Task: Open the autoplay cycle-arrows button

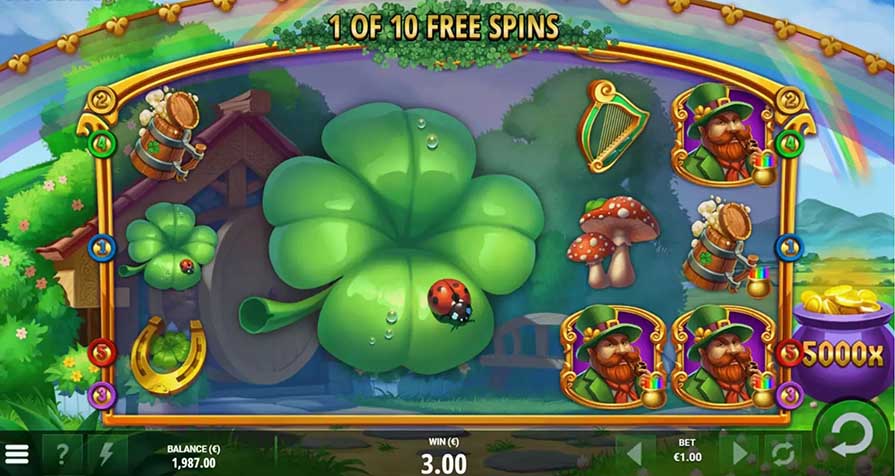Action: pyautogui.click(x=781, y=455)
